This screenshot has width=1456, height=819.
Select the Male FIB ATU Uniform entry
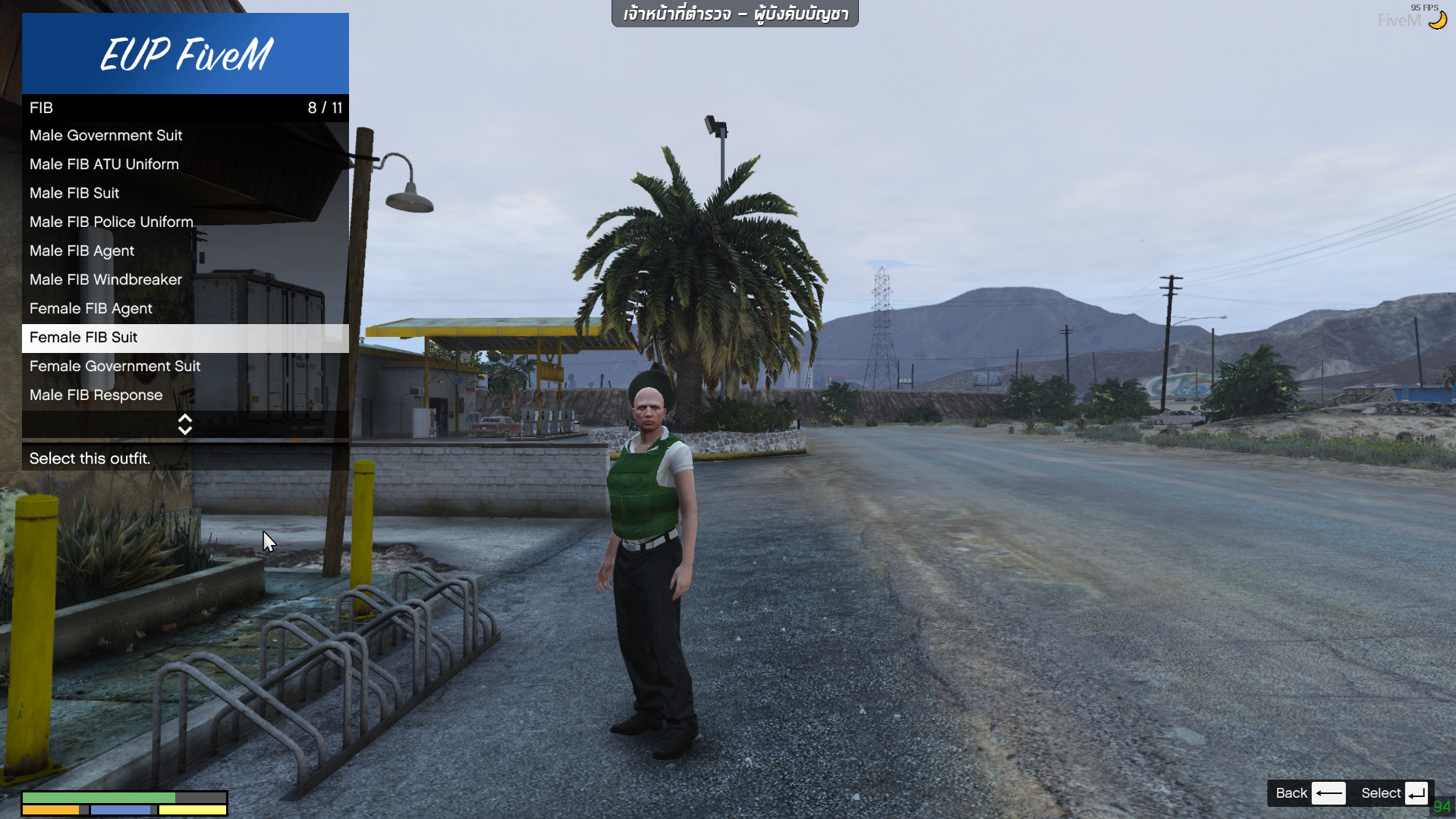104,164
